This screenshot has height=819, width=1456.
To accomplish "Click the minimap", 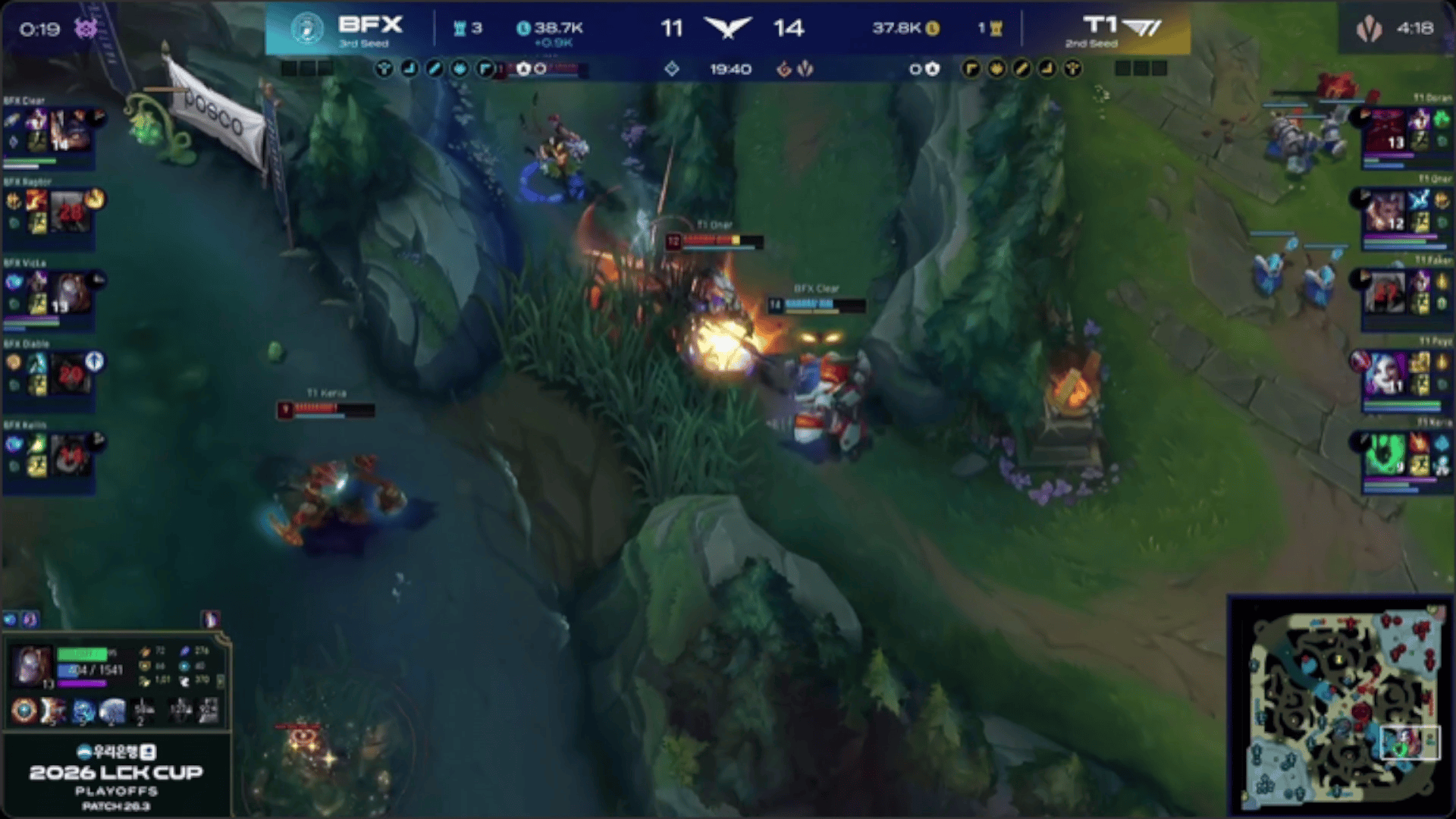I will click(x=1342, y=705).
